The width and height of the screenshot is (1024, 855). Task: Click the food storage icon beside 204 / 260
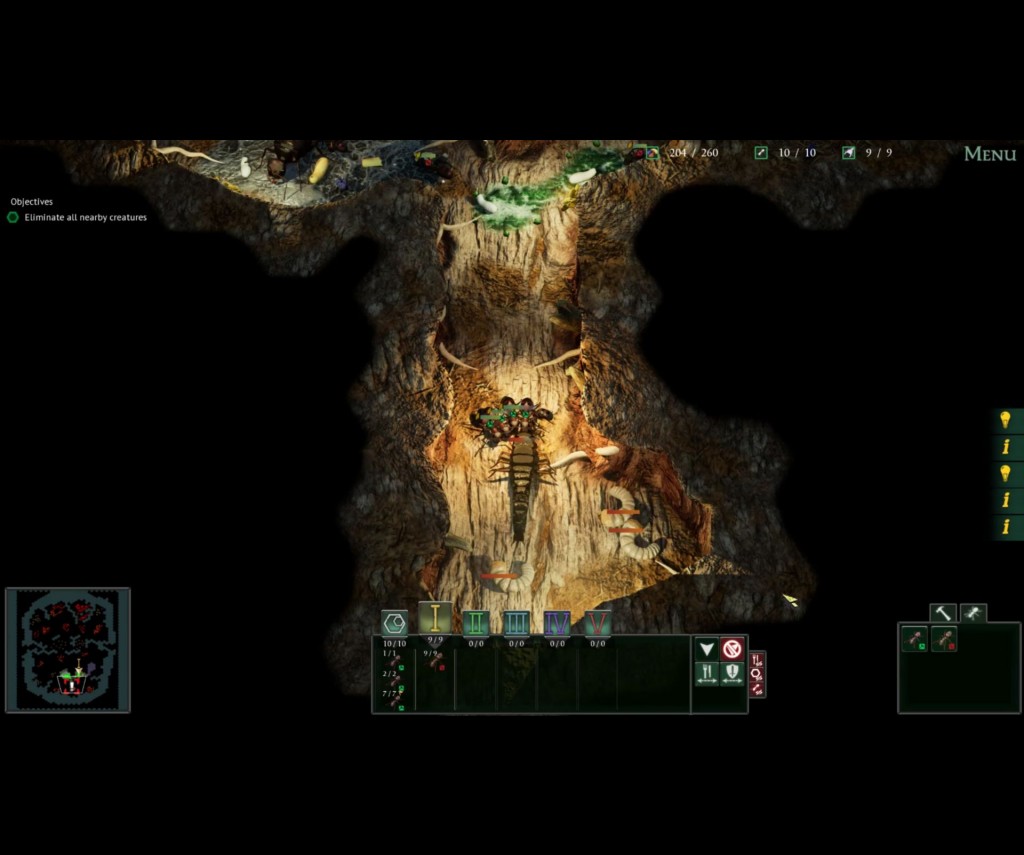pyautogui.click(x=652, y=153)
